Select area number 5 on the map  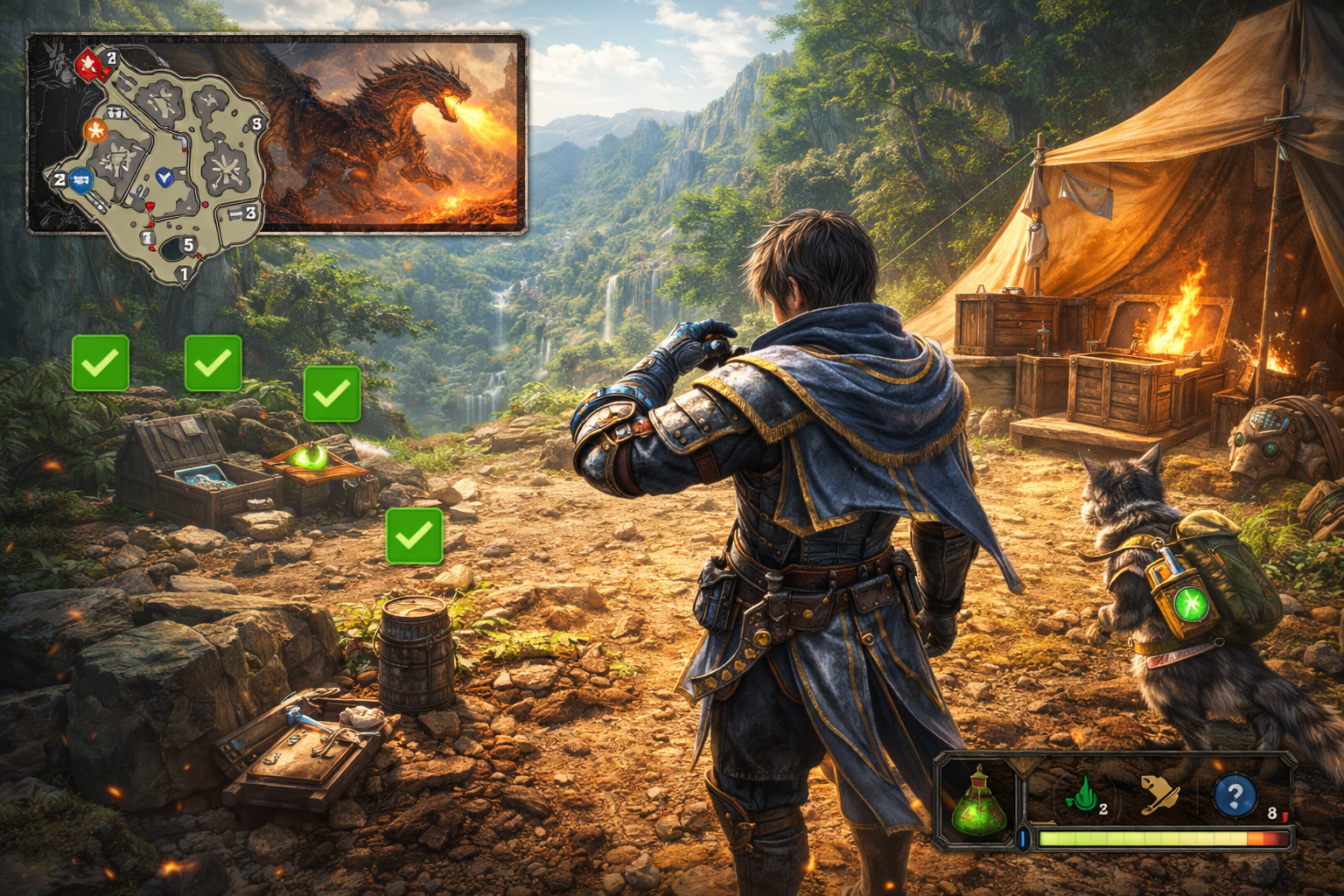pyautogui.click(x=188, y=246)
